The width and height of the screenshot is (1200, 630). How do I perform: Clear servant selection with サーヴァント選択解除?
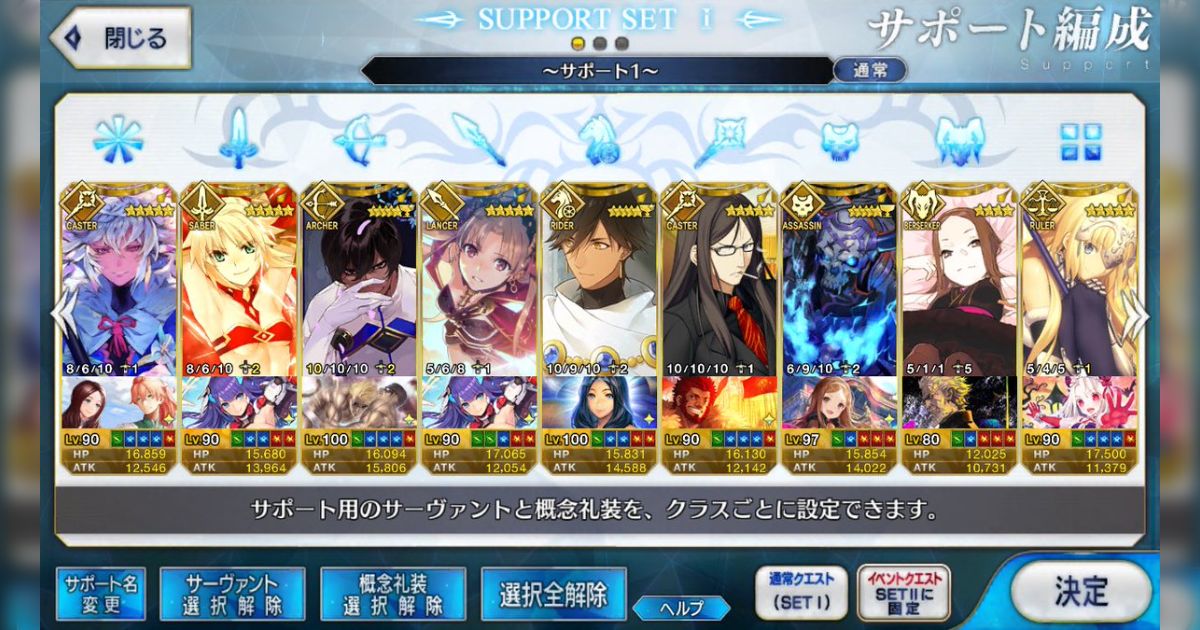pyautogui.click(x=231, y=594)
